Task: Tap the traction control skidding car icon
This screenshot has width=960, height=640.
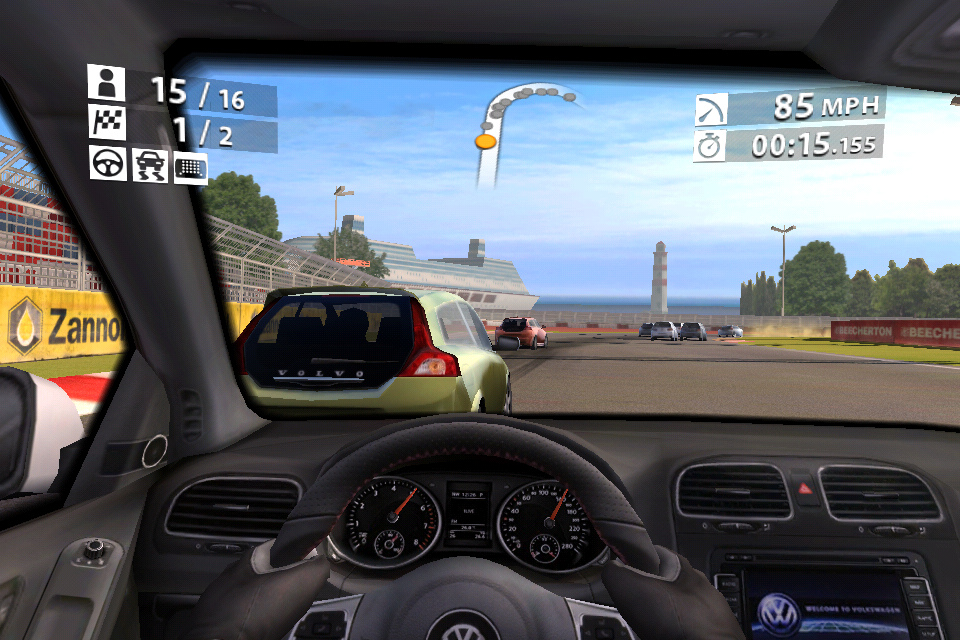Action: [149, 165]
